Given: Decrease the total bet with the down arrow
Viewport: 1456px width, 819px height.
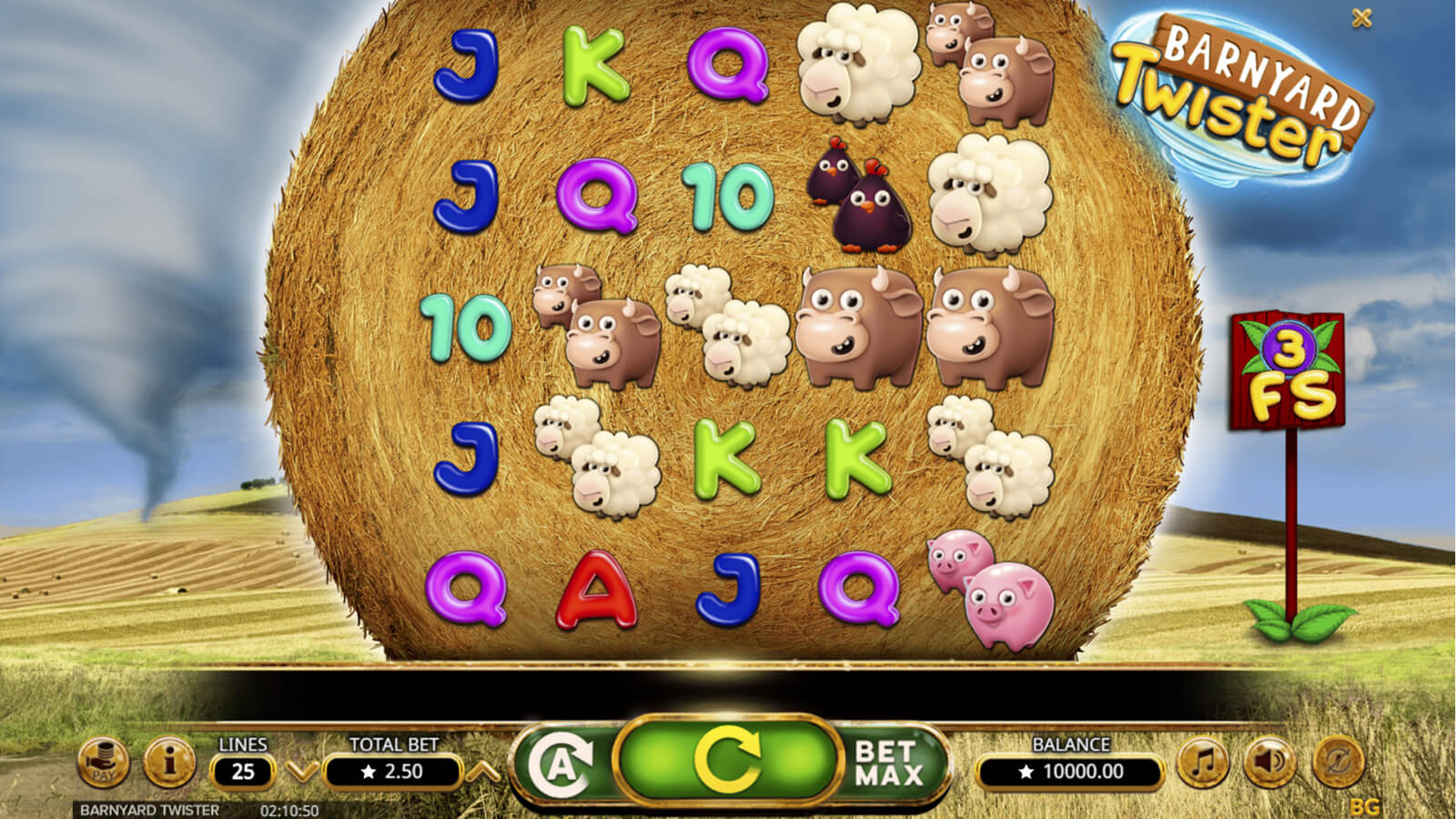Looking at the screenshot, I should [x=301, y=772].
